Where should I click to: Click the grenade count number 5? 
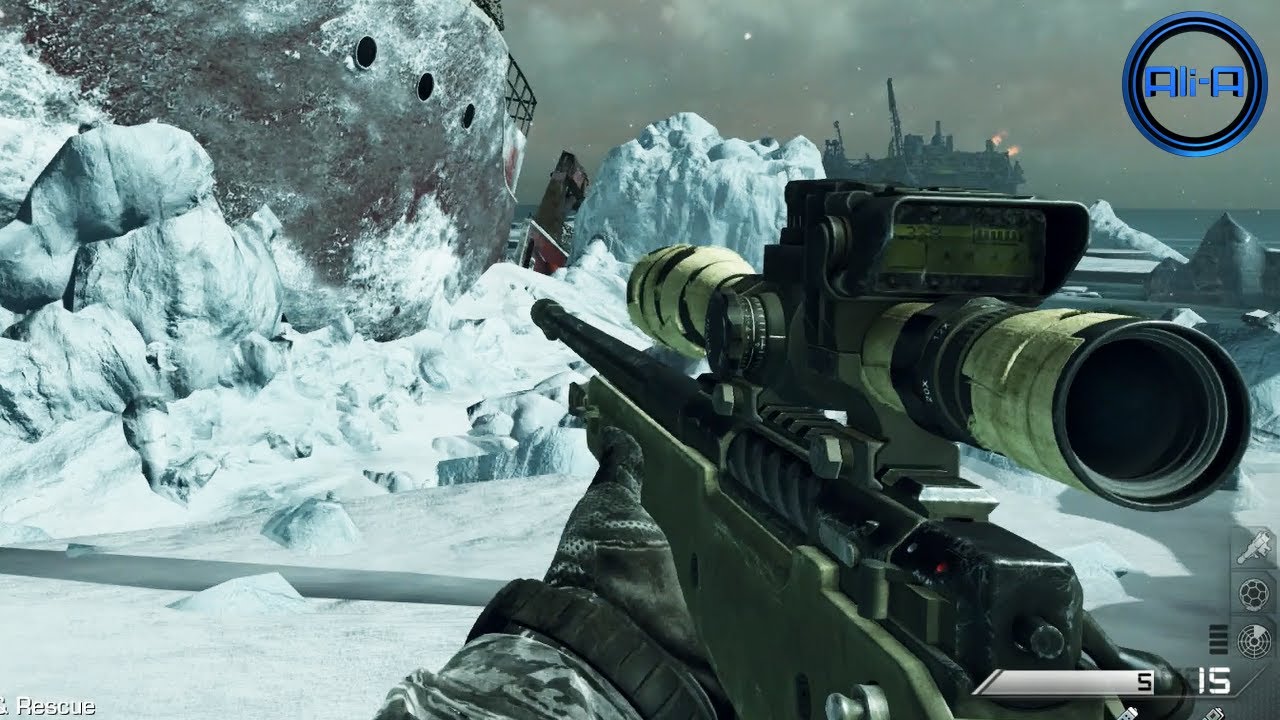point(1144,680)
